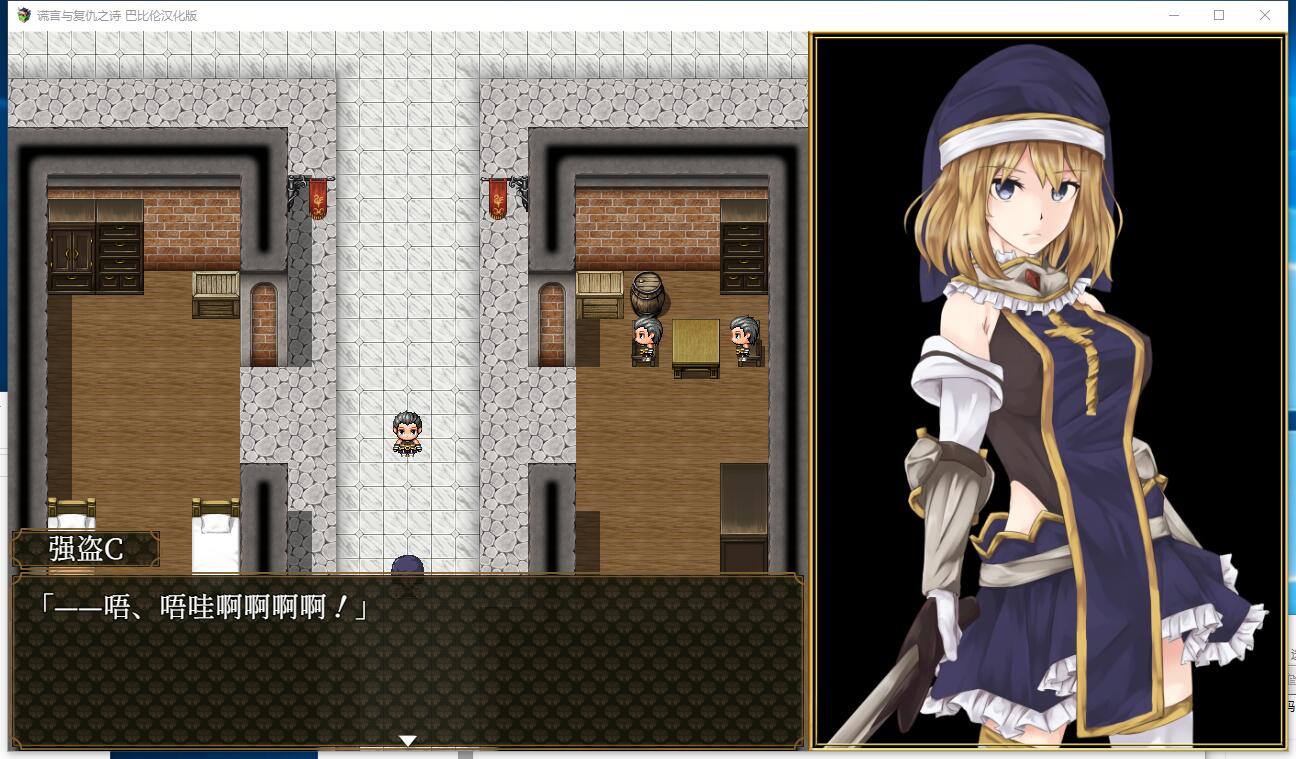Click the barrel in the right room
Screen dimensions: 1296x759
point(650,293)
